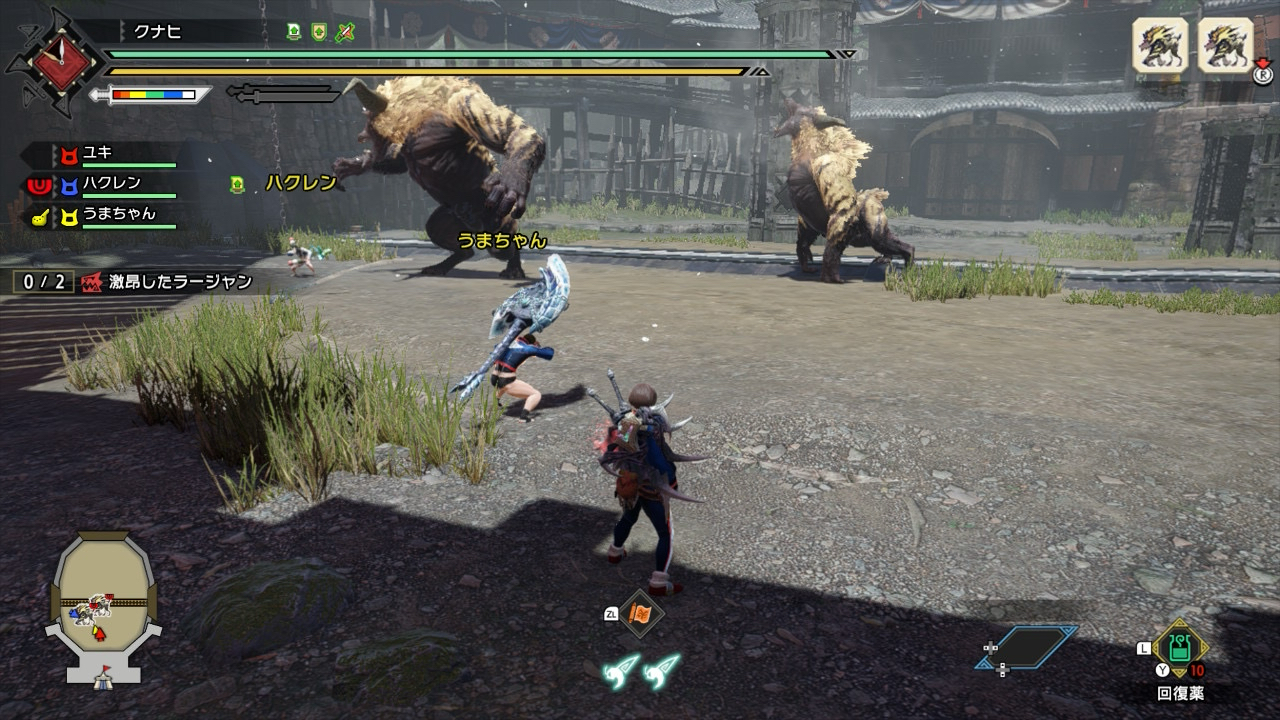Click the weapon sharpness gauge
The width and height of the screenshot is (1280, 720).
pyautogui.click(x=152, y=95)
